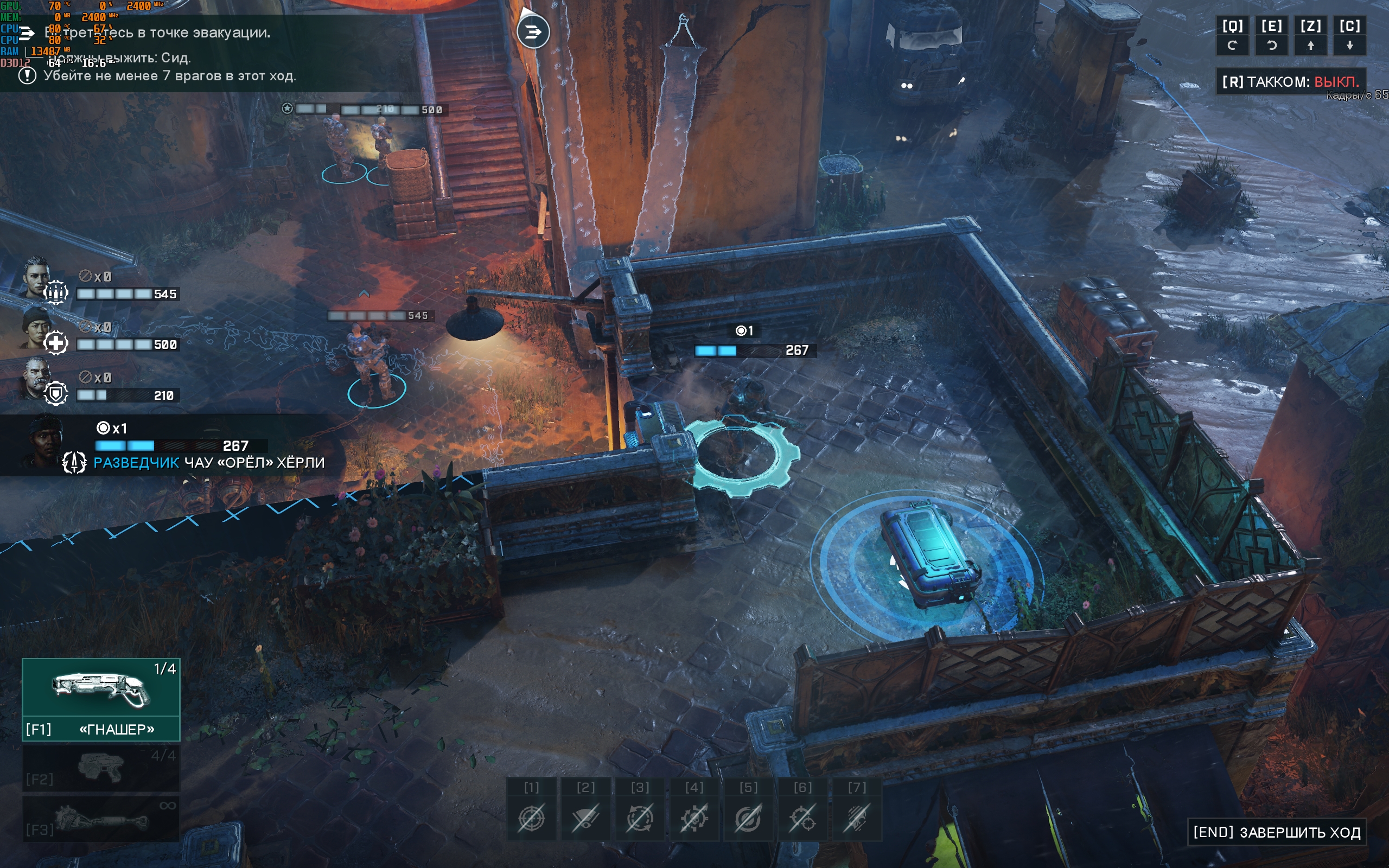This screenshot has width=1389, height=868.
Task: Use the swirling arrow ability in slot 5
Action: click(748, 817)
